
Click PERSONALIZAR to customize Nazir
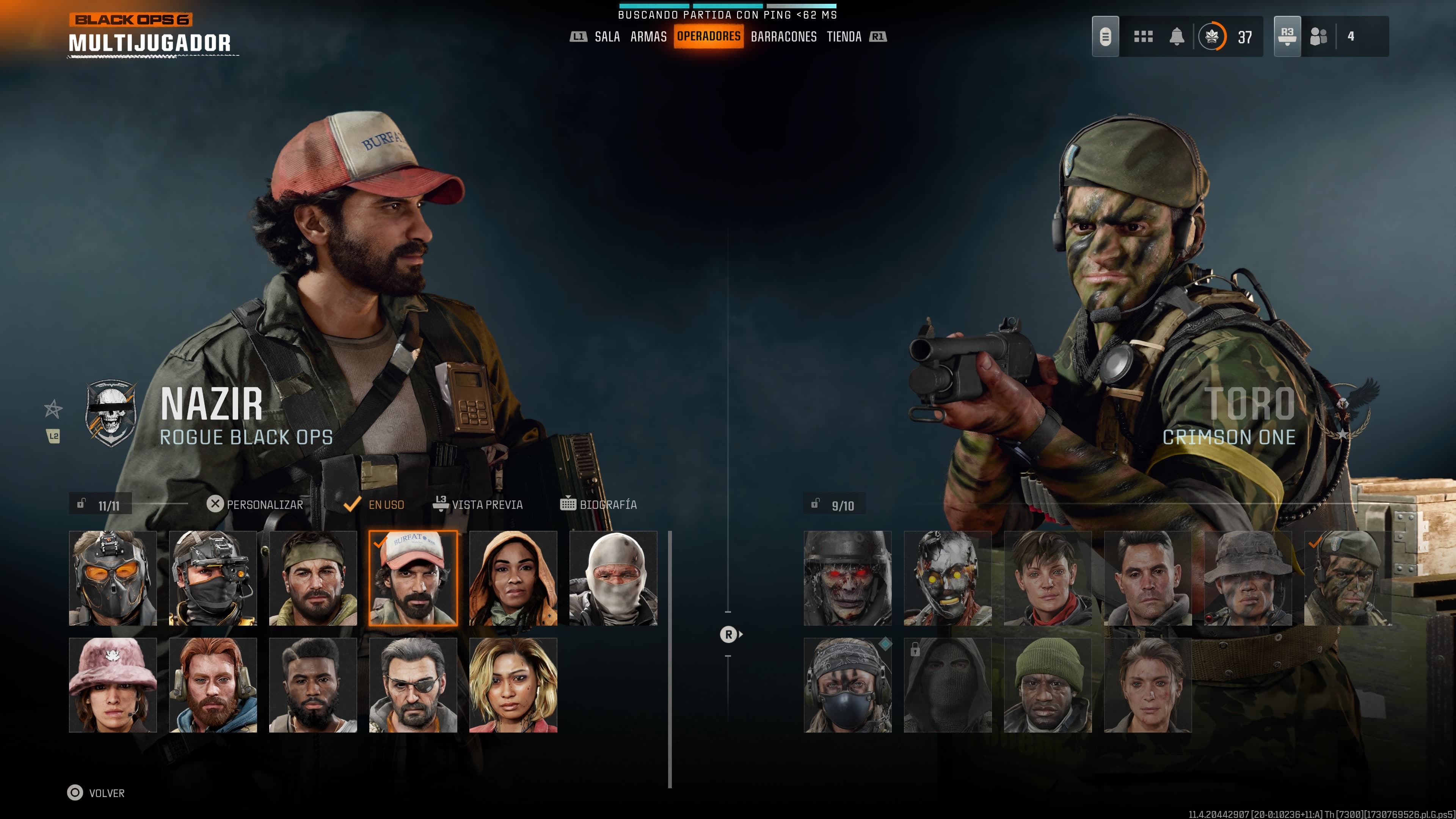coord(256,504)
